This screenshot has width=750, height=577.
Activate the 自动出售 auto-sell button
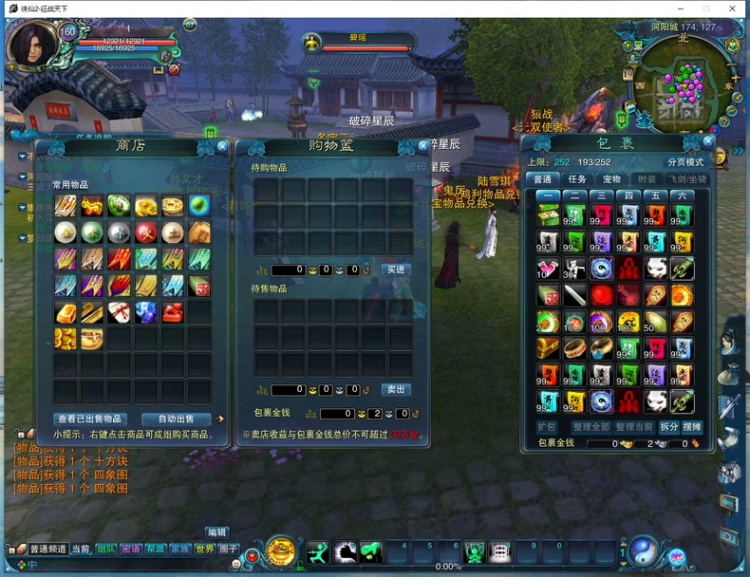coord(176,419)
